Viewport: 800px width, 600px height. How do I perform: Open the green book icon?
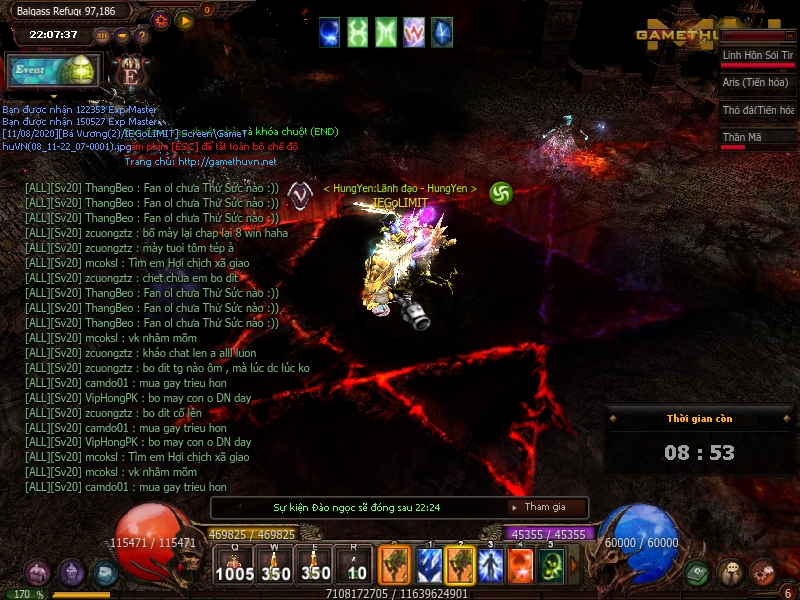(699, 572)
